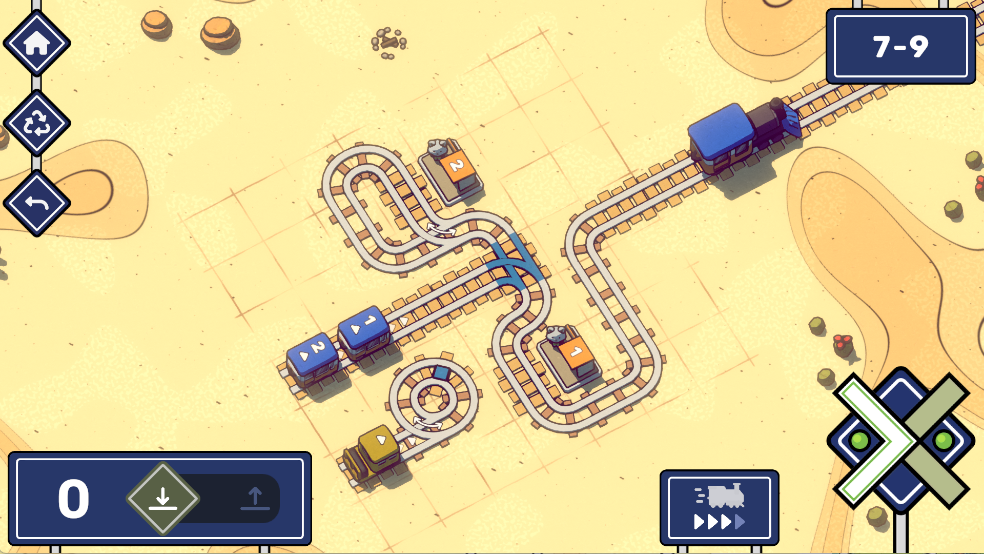Select the downward arrow track mode
Screen dimensions: 984x554
(163, 498)
